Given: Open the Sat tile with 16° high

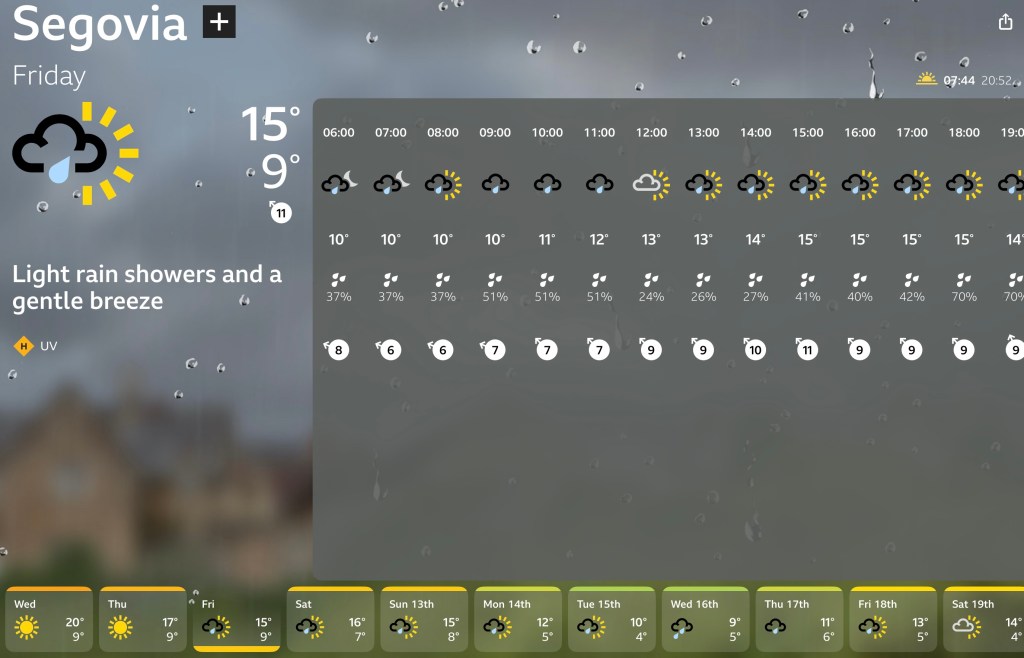Looking at the screenshot, I should click(x=330, y=619).
